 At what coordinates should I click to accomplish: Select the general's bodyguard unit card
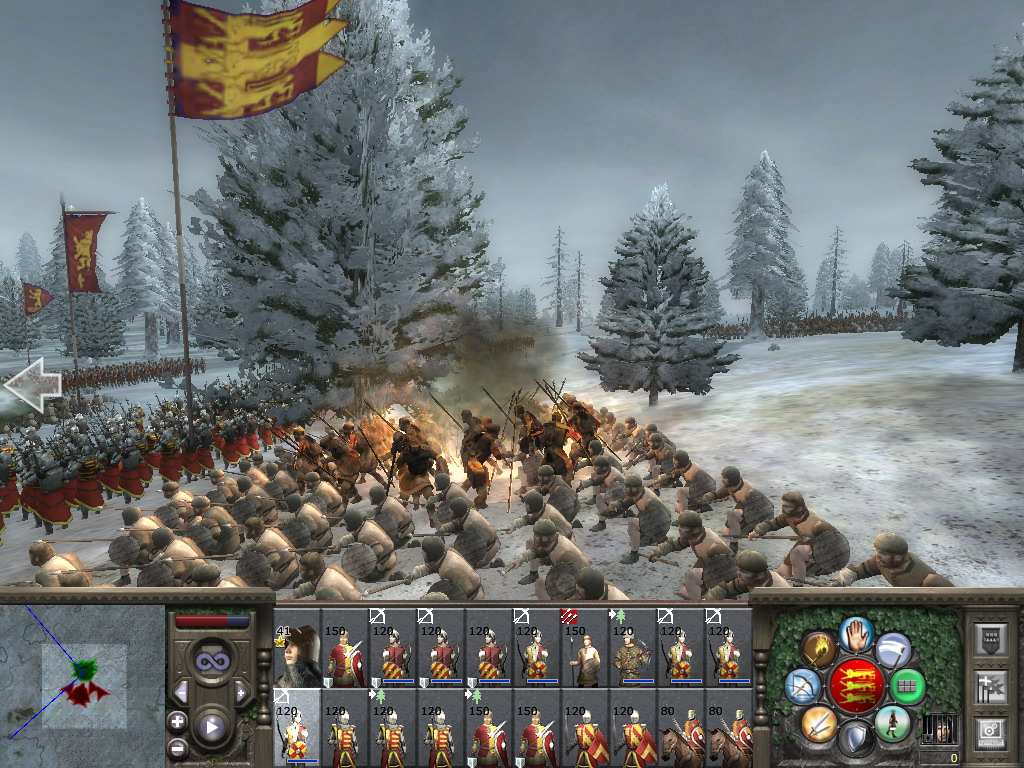pyautogui.click(x=297, y=647)
